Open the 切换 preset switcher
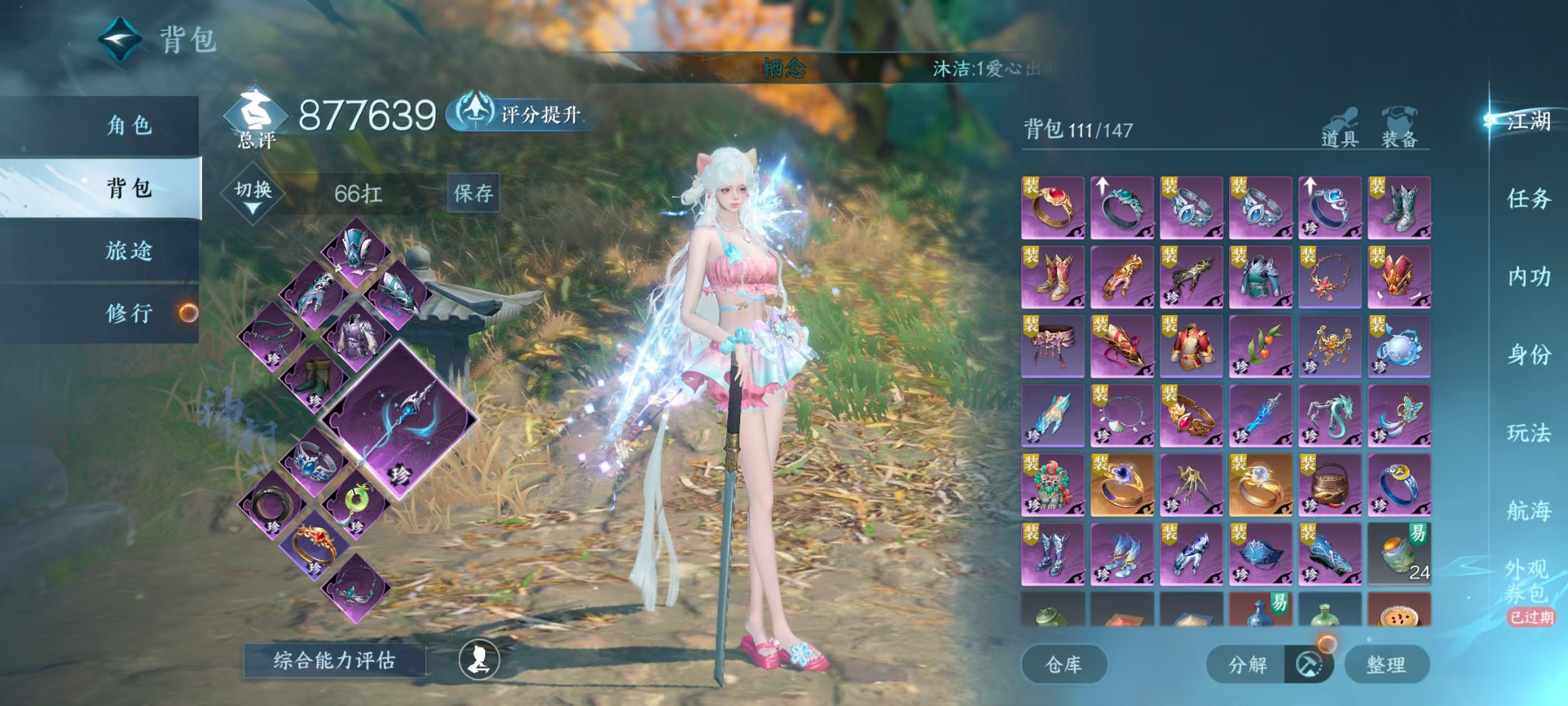 (x=253, y=194)
